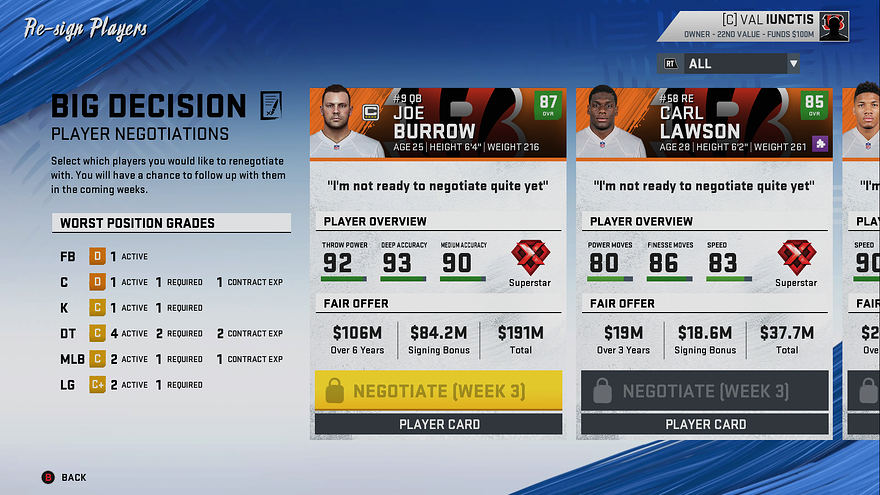880x495 pixels.
Task: Open Joe Burrow's Player Card
Action: [438, 424]
